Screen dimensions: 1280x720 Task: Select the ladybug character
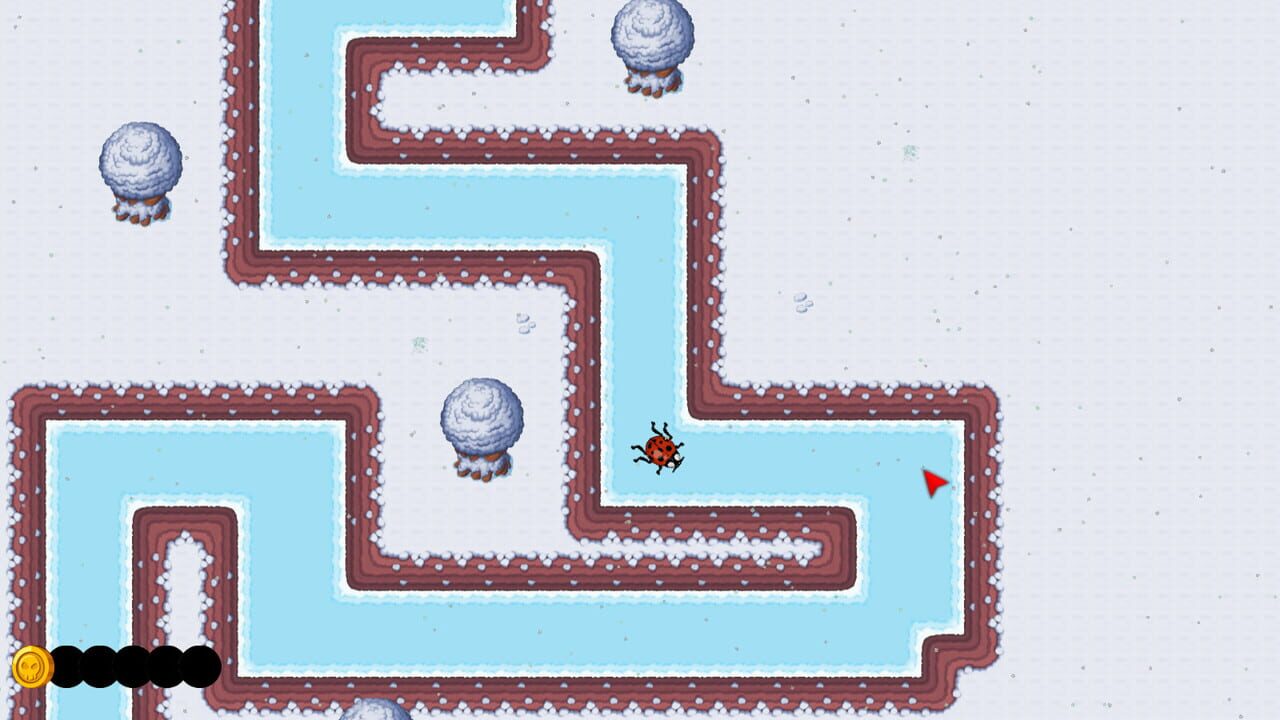coord(659,449)
